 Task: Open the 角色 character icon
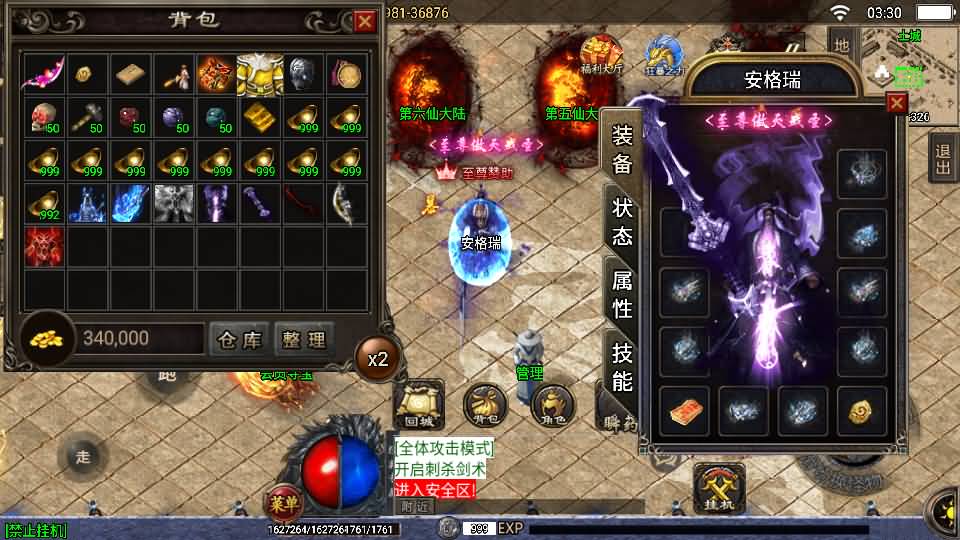(551, 405)
